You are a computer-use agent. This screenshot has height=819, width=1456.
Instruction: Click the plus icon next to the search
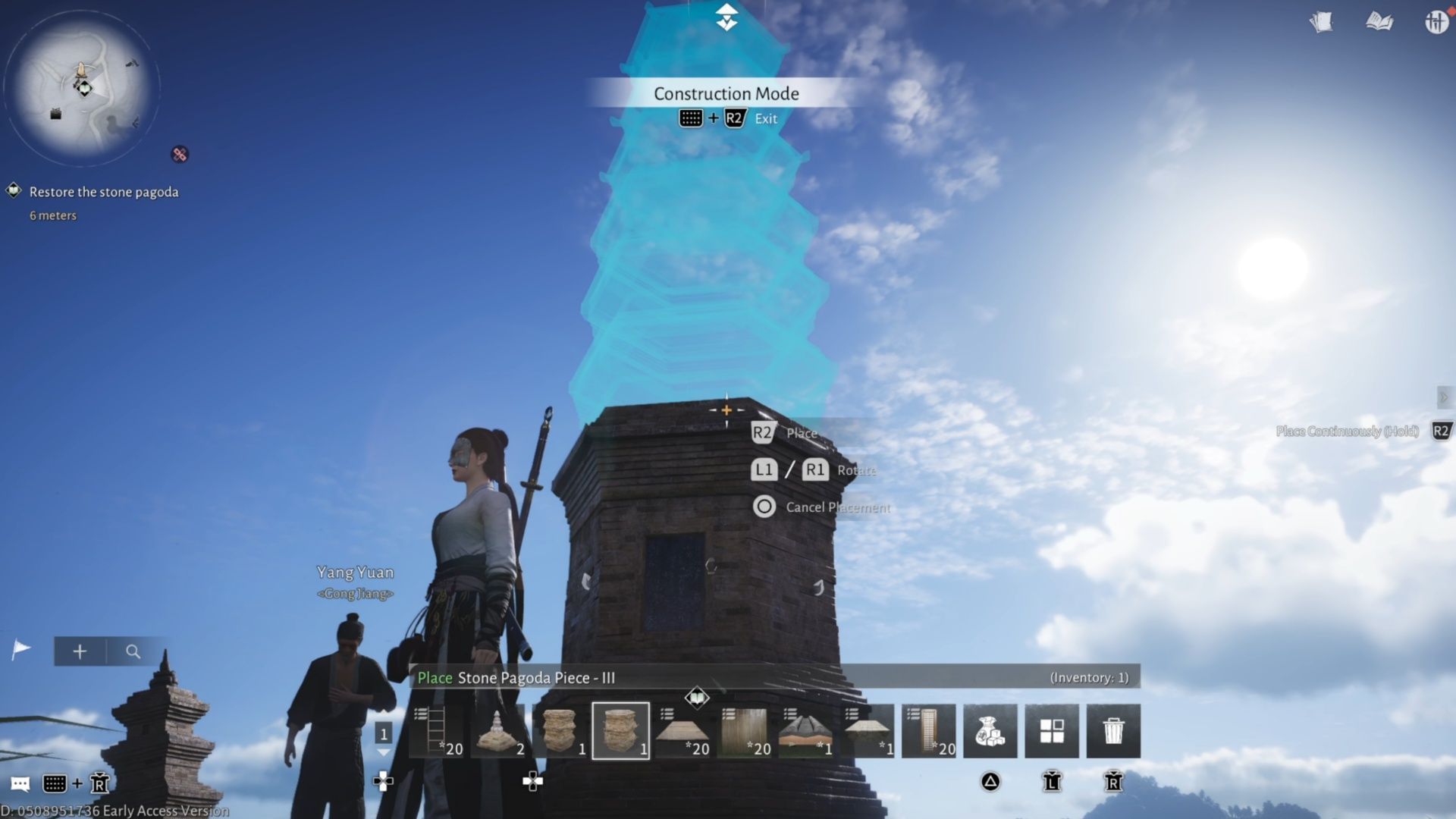click(x=79, y=651)
